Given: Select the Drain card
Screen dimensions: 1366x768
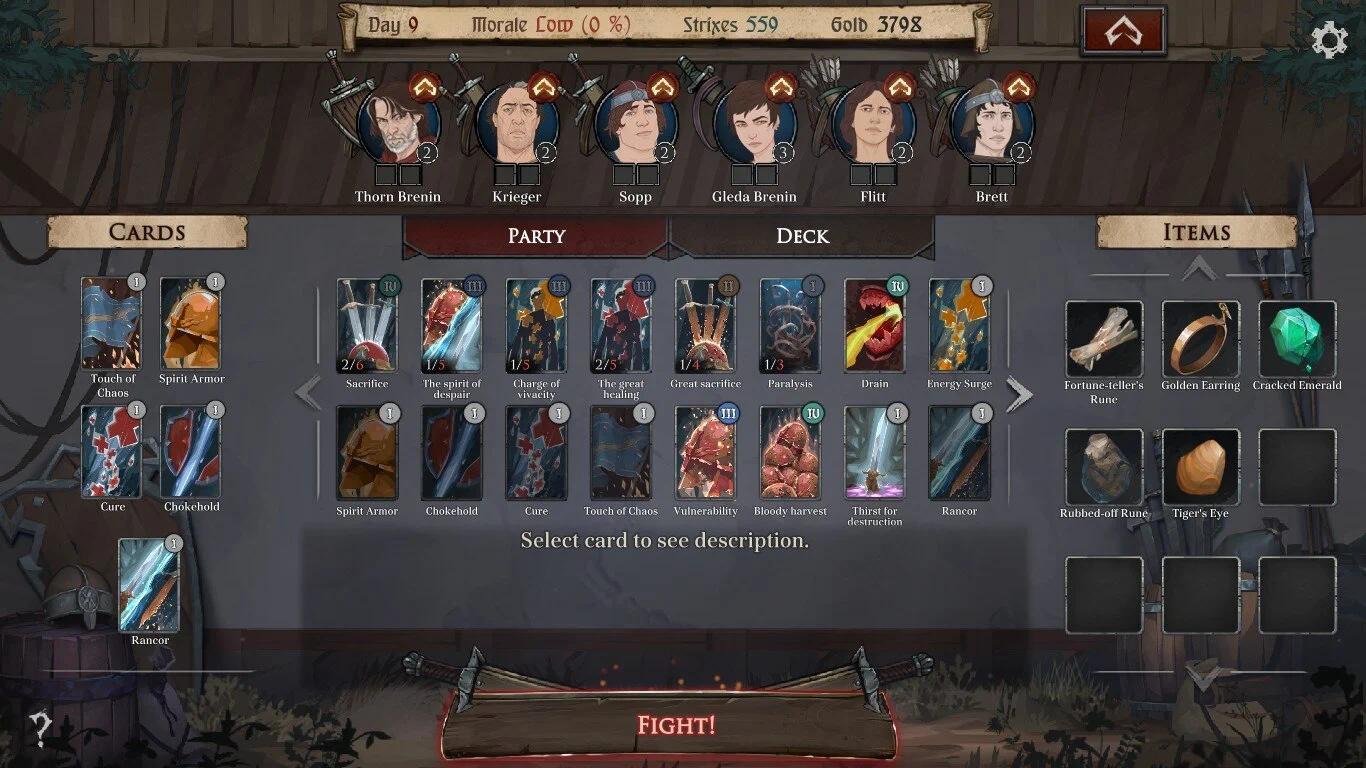Looking at the screenshot, I should coord(874,330).
